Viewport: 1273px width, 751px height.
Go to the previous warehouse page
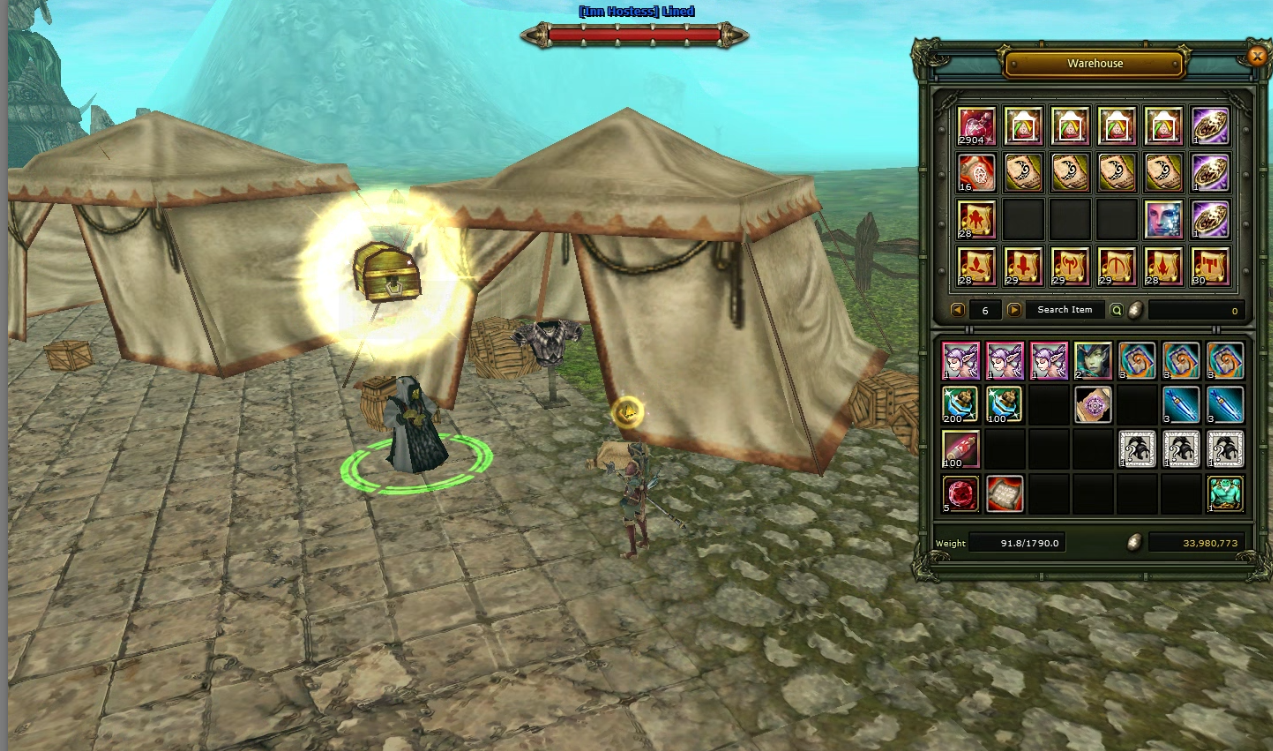click(x=957, y=310)
